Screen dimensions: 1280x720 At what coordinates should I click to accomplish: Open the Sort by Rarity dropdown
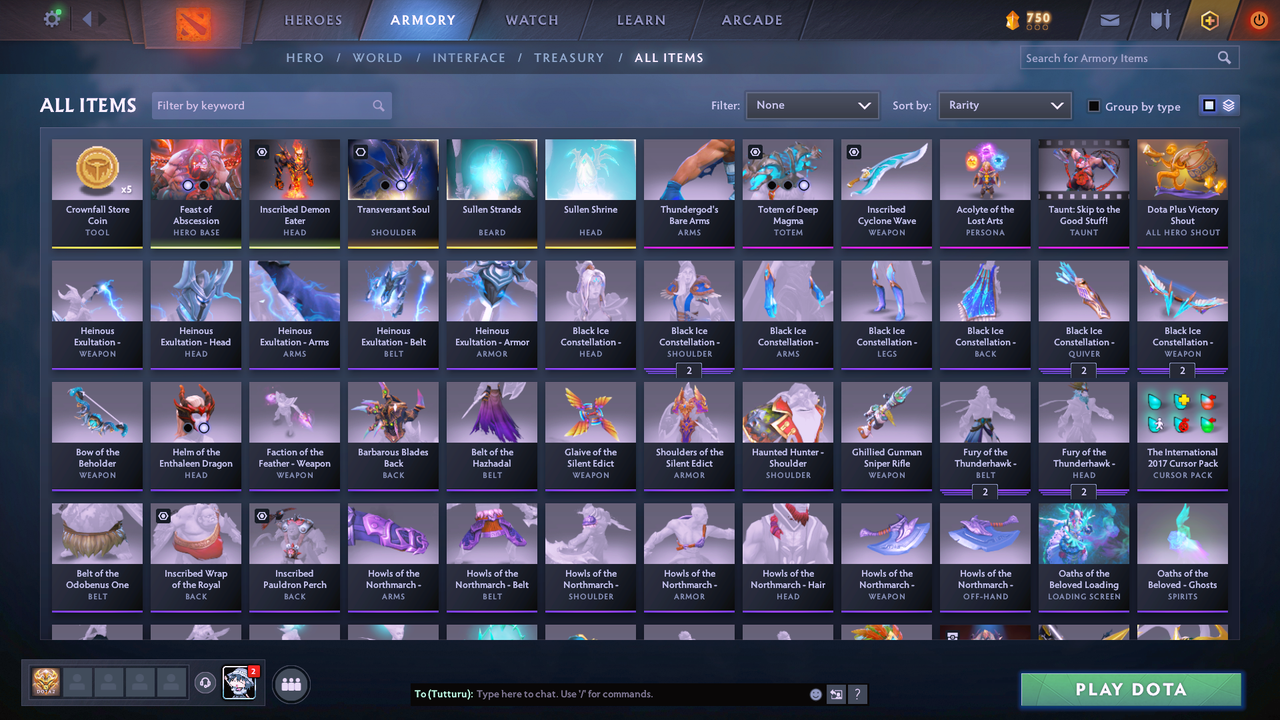coord(1004,105)
